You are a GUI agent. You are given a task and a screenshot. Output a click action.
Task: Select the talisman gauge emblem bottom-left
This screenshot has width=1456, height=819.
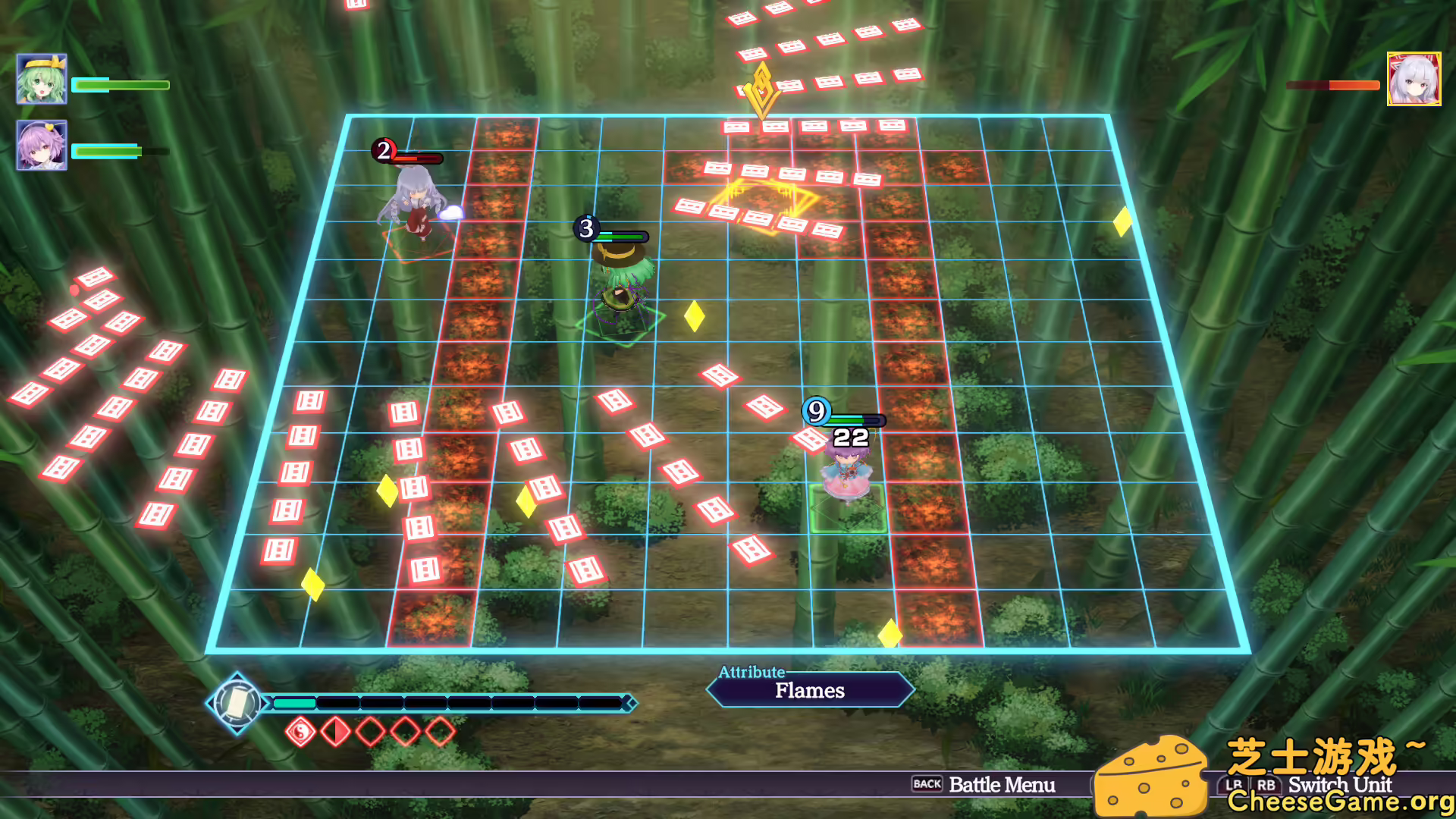click(x=237, y=703)
